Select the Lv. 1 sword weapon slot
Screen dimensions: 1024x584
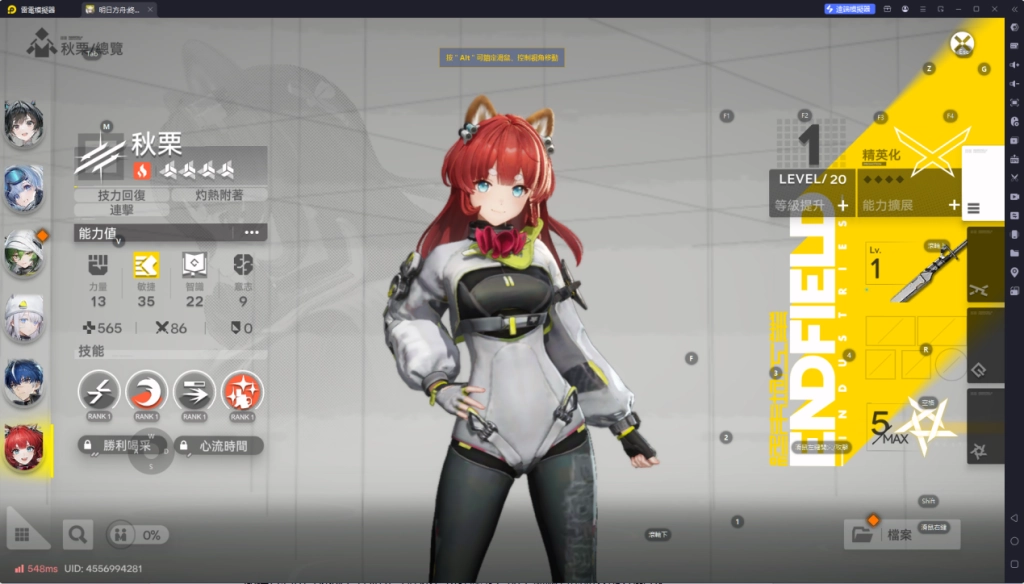point(910,271)
